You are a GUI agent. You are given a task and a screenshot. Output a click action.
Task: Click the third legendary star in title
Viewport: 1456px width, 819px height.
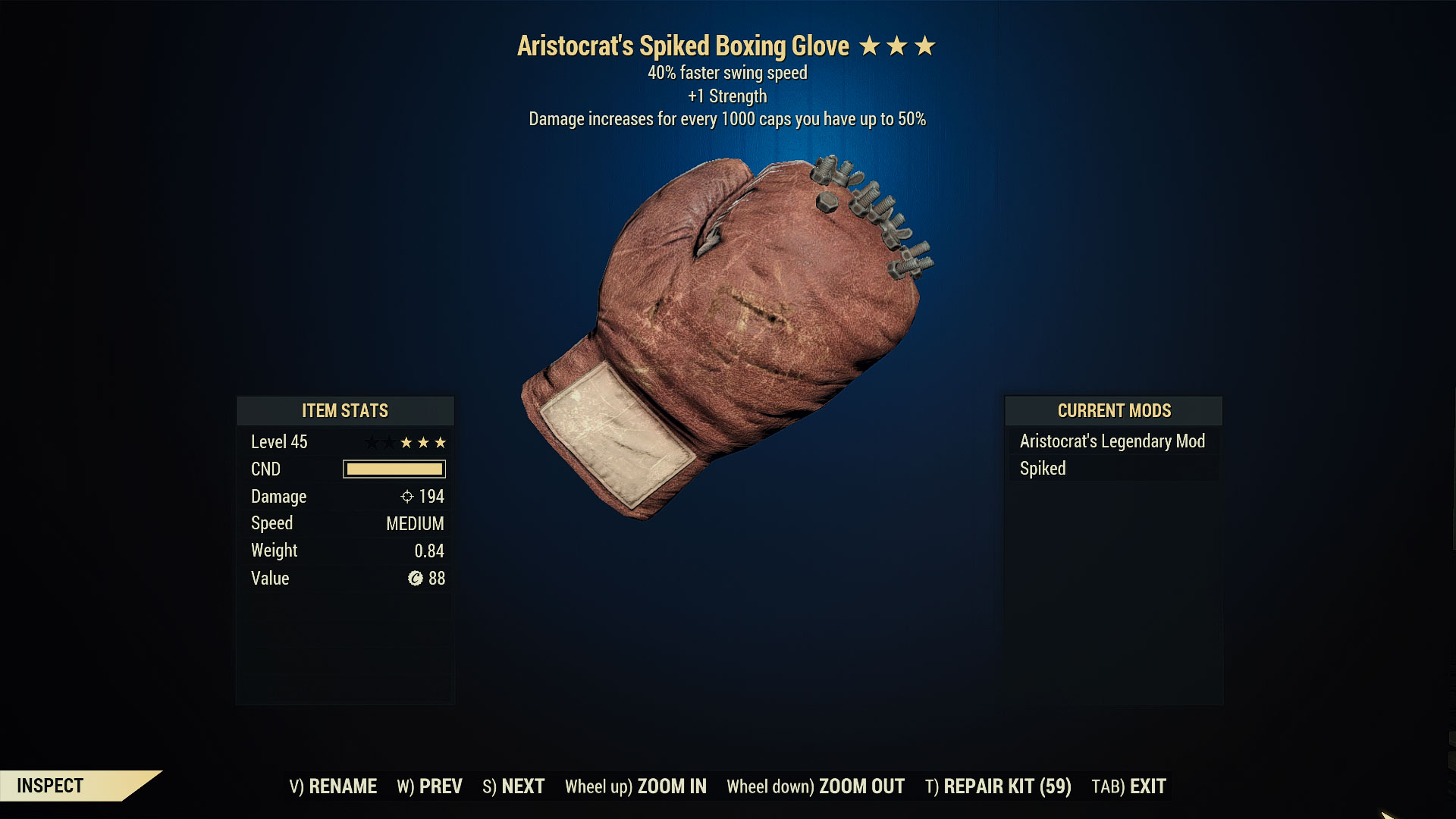pos(927,45)
